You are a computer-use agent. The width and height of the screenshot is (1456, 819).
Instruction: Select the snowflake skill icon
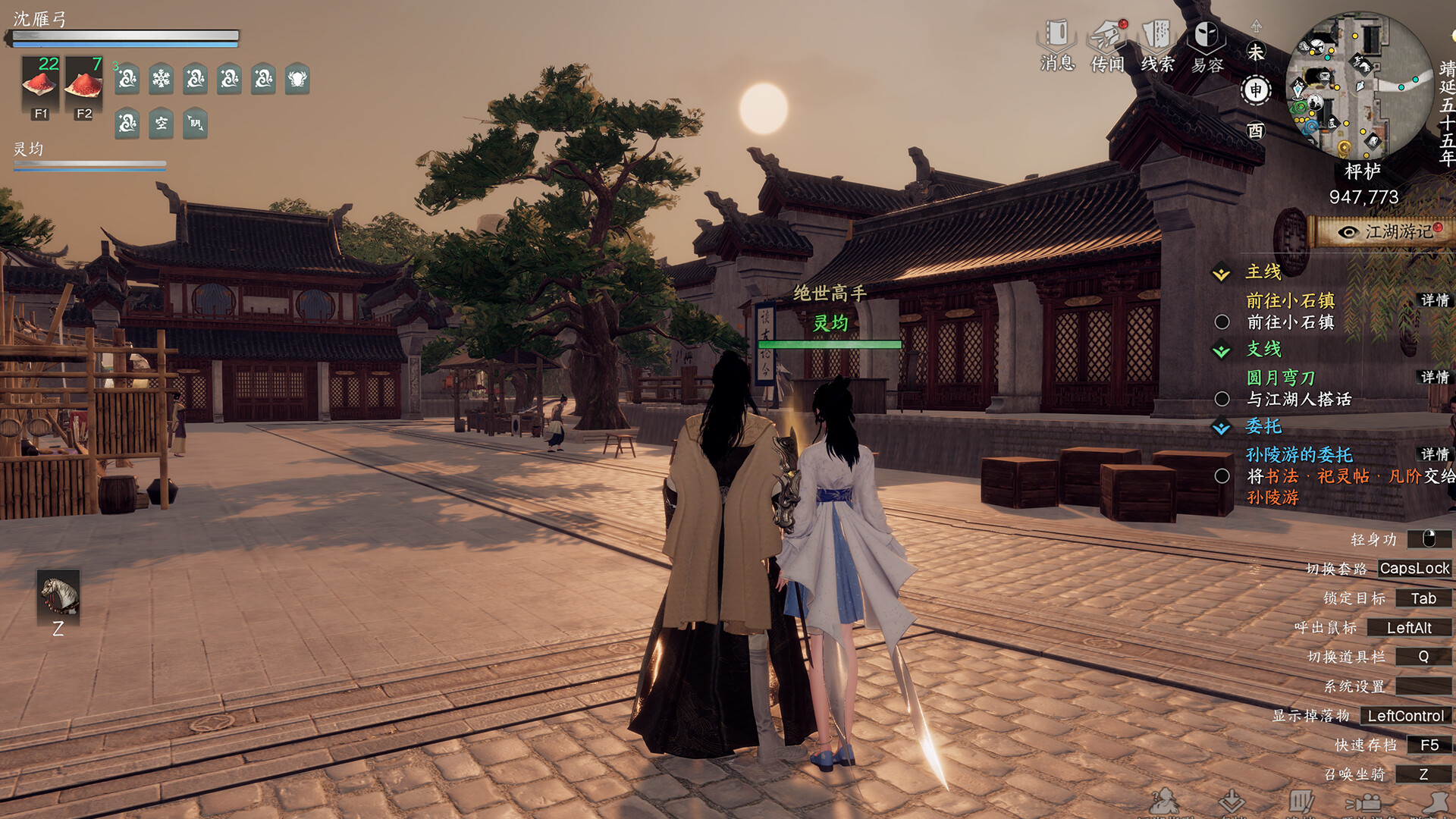[x=161, y=79]
